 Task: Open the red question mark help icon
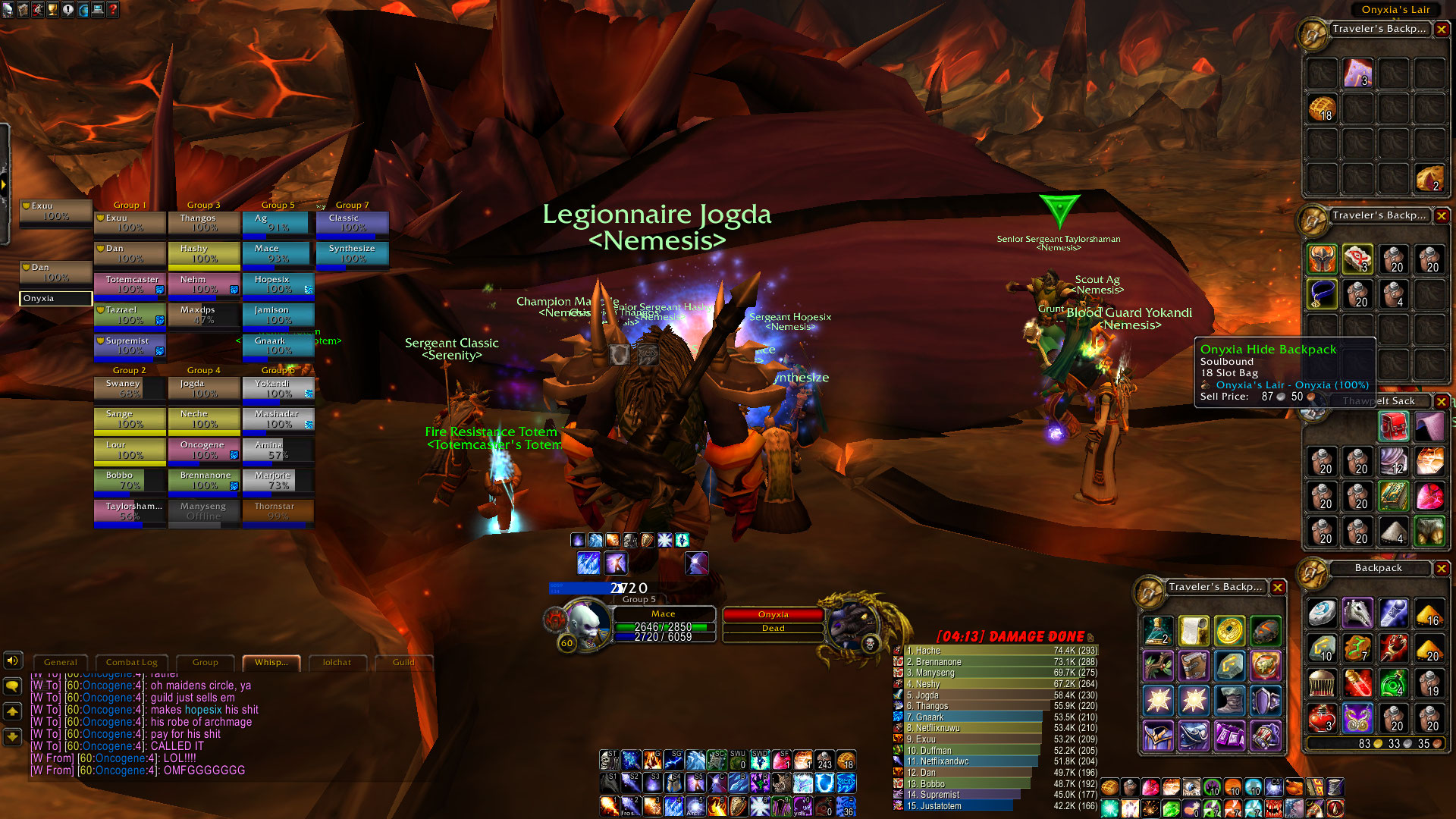[113, 10]
